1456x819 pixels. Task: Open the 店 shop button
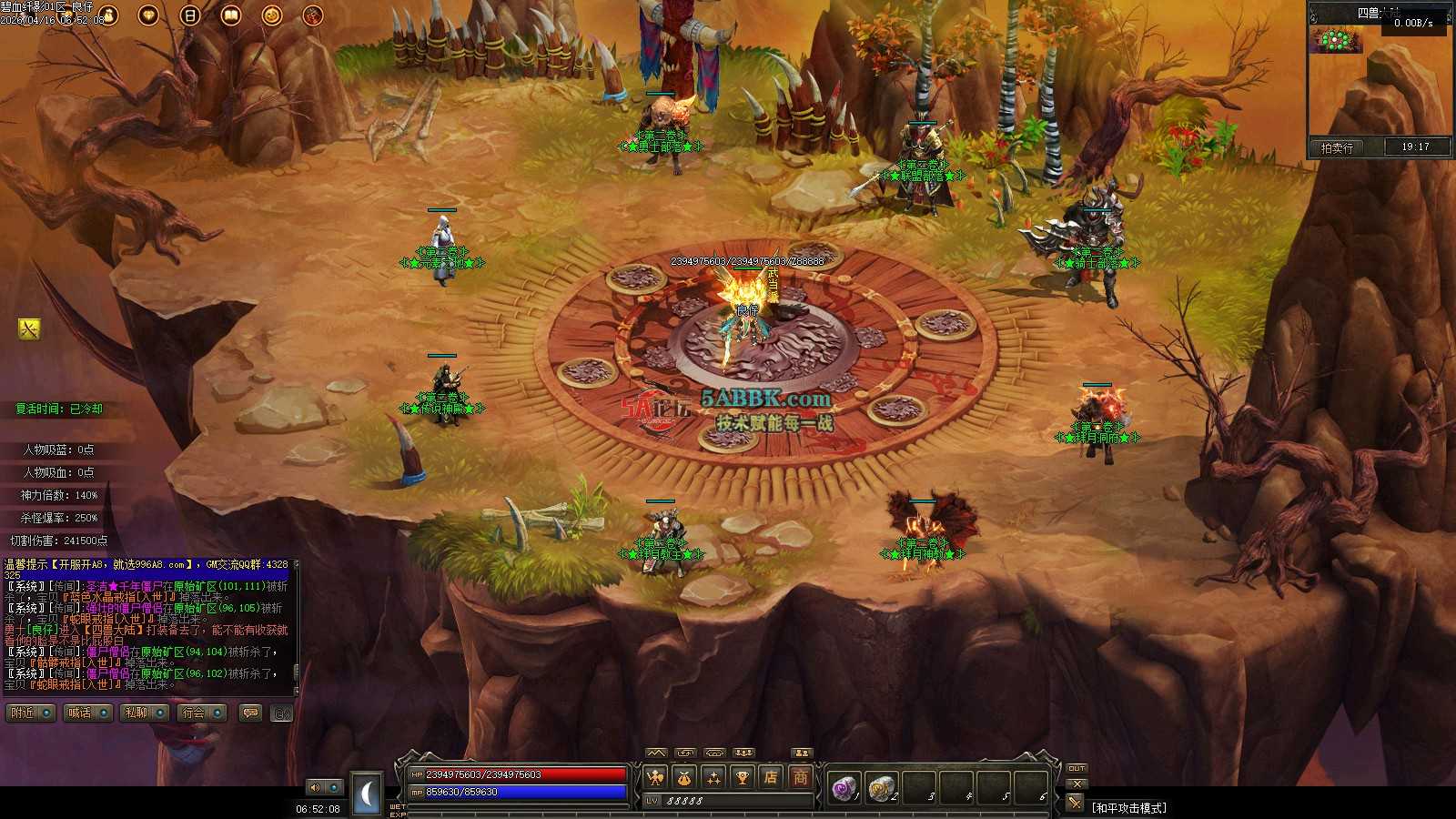click(x=771, y=777)
